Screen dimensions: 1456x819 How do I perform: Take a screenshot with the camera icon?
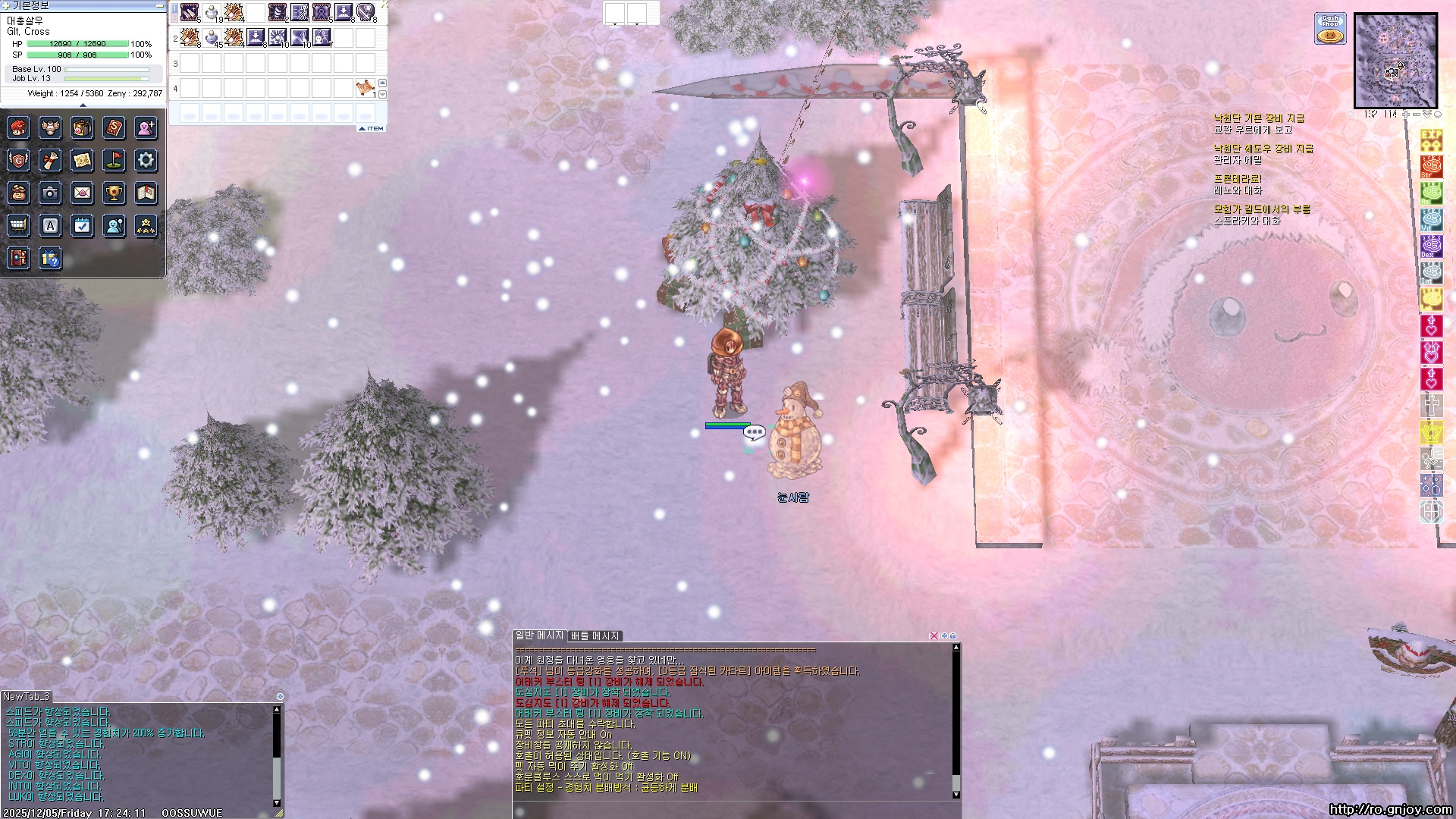click(50, 193)
